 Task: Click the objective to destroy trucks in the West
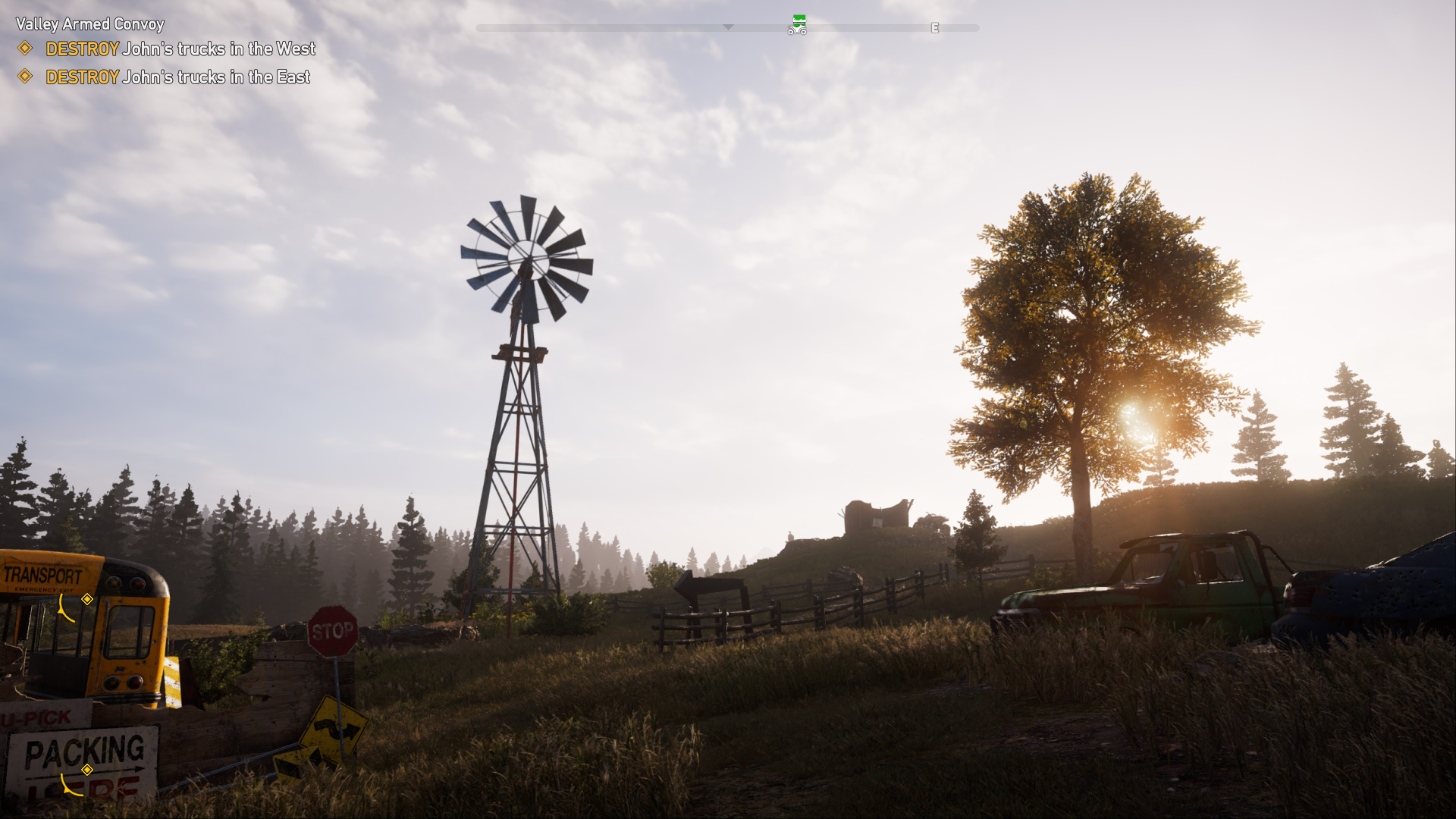click(180, 49)
